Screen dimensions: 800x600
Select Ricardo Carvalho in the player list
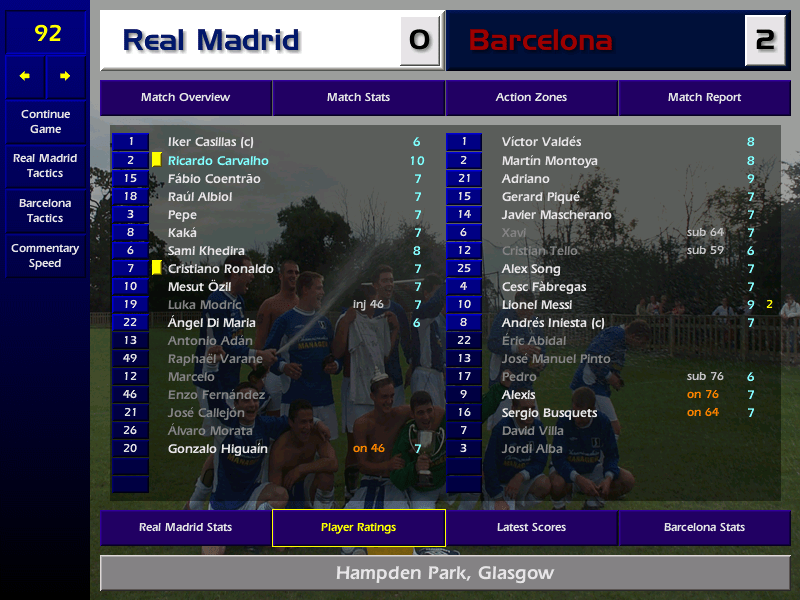pyautogui.click(x=218, y=161)
